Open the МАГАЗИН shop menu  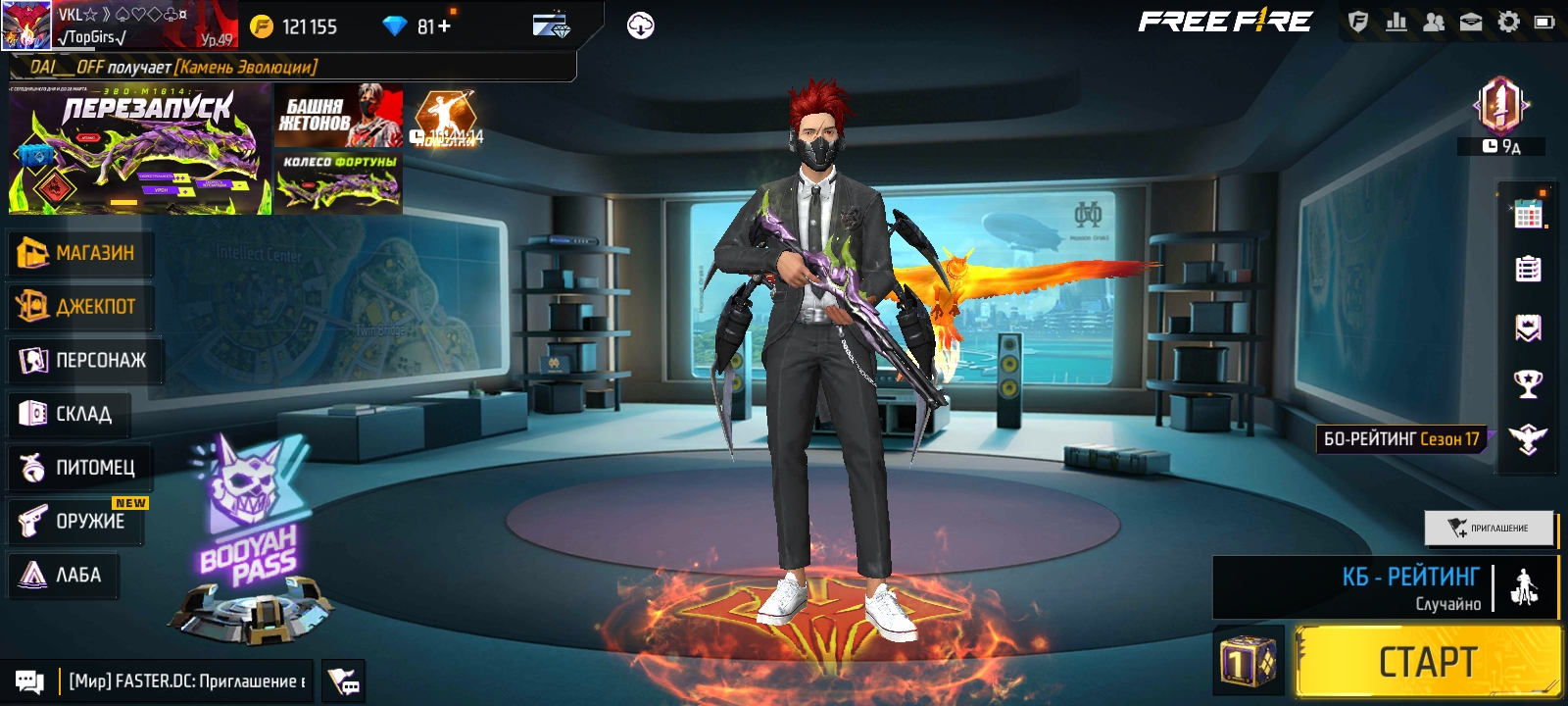pos(76,253)
